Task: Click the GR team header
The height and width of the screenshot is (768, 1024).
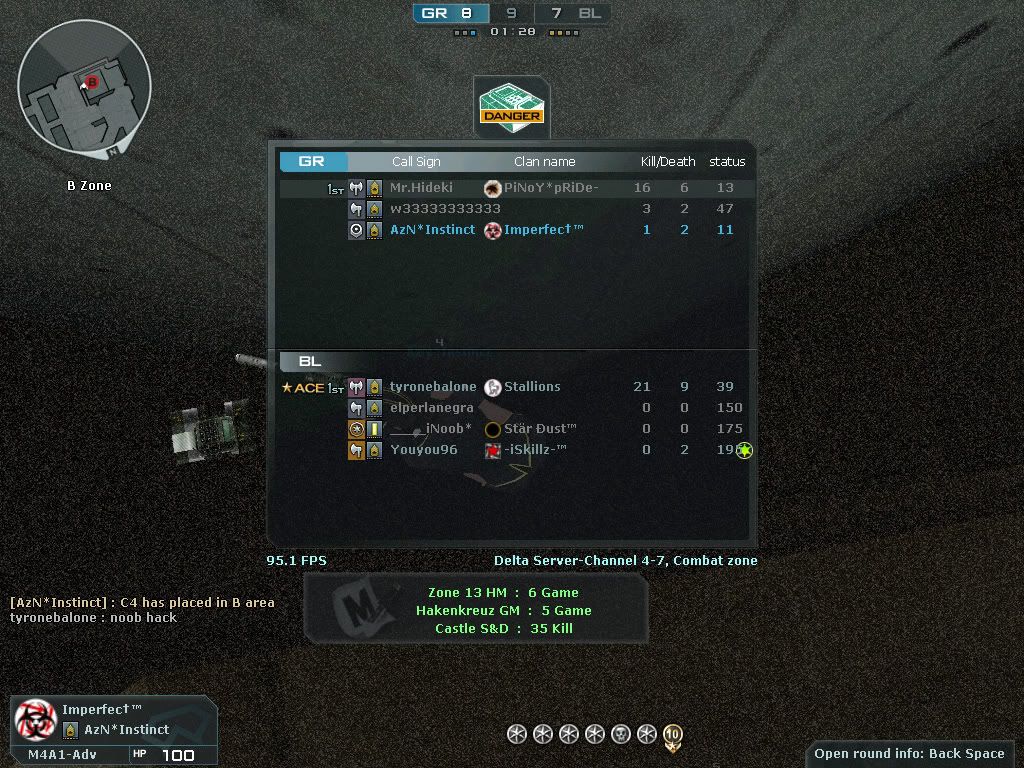Action: (313, 161)
